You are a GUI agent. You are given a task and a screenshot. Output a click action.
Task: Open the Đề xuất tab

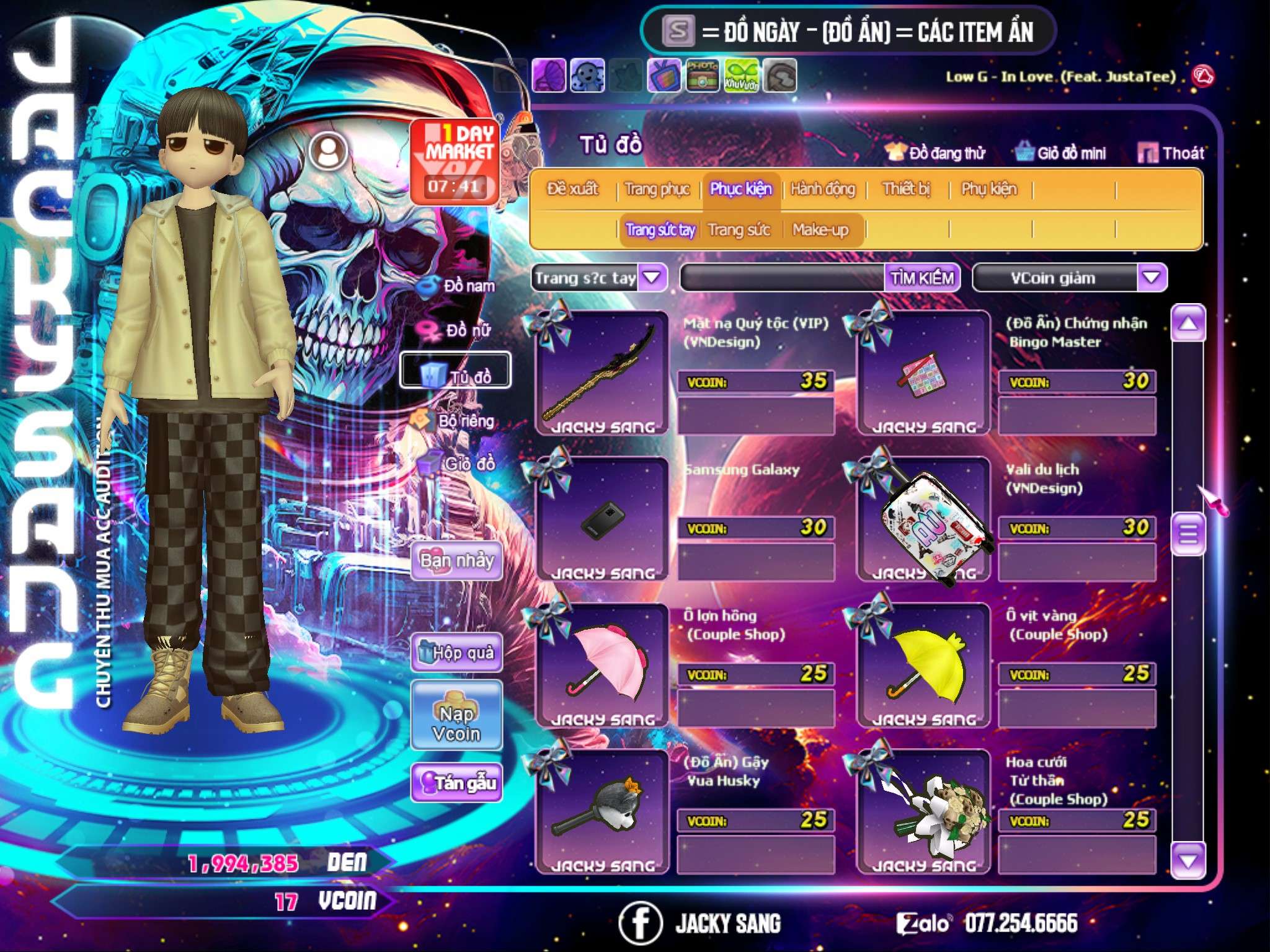(572, 189)
